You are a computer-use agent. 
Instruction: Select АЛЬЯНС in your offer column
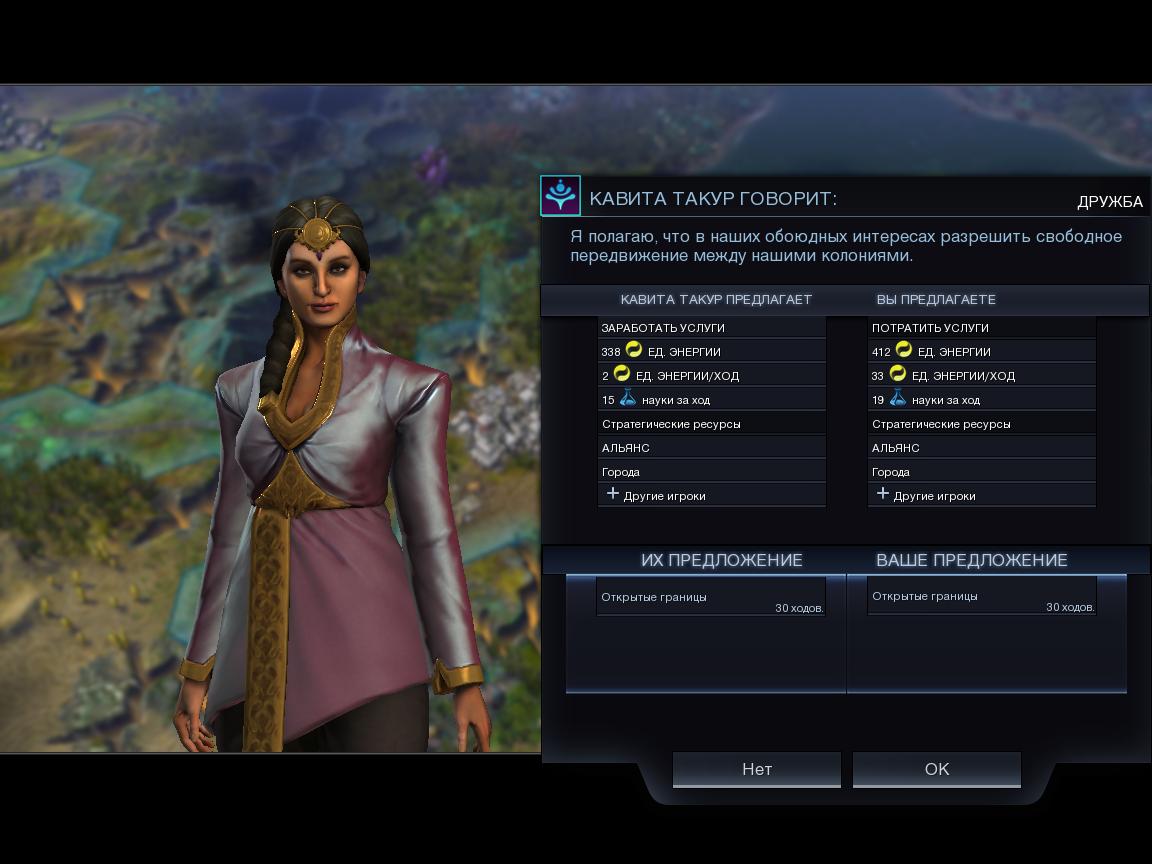[x=981, y=447]
